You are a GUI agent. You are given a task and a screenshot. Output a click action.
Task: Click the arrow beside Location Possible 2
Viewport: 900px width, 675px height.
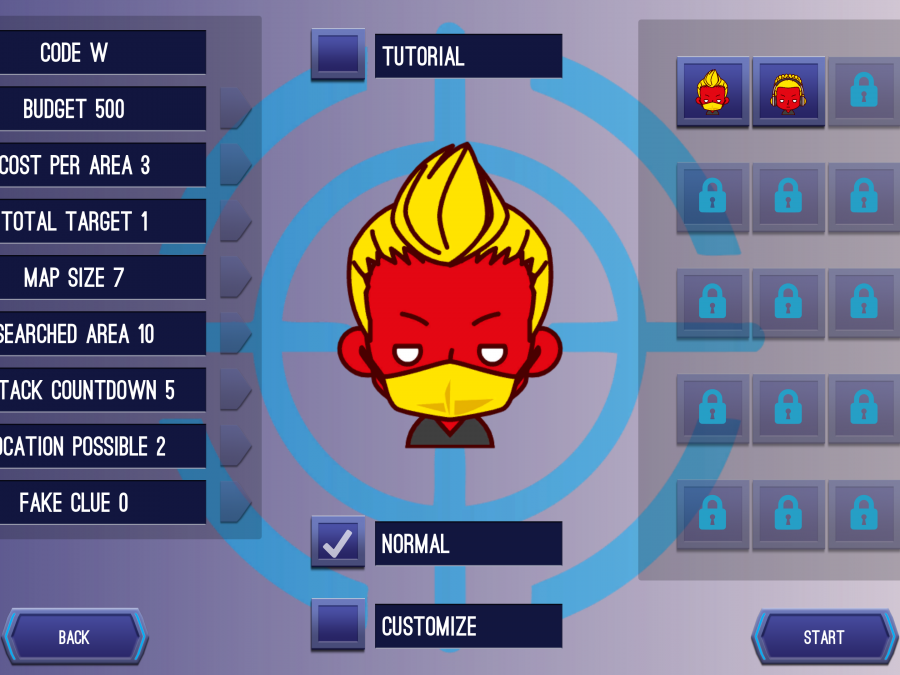pyautogui.click(x=234, y=446)
